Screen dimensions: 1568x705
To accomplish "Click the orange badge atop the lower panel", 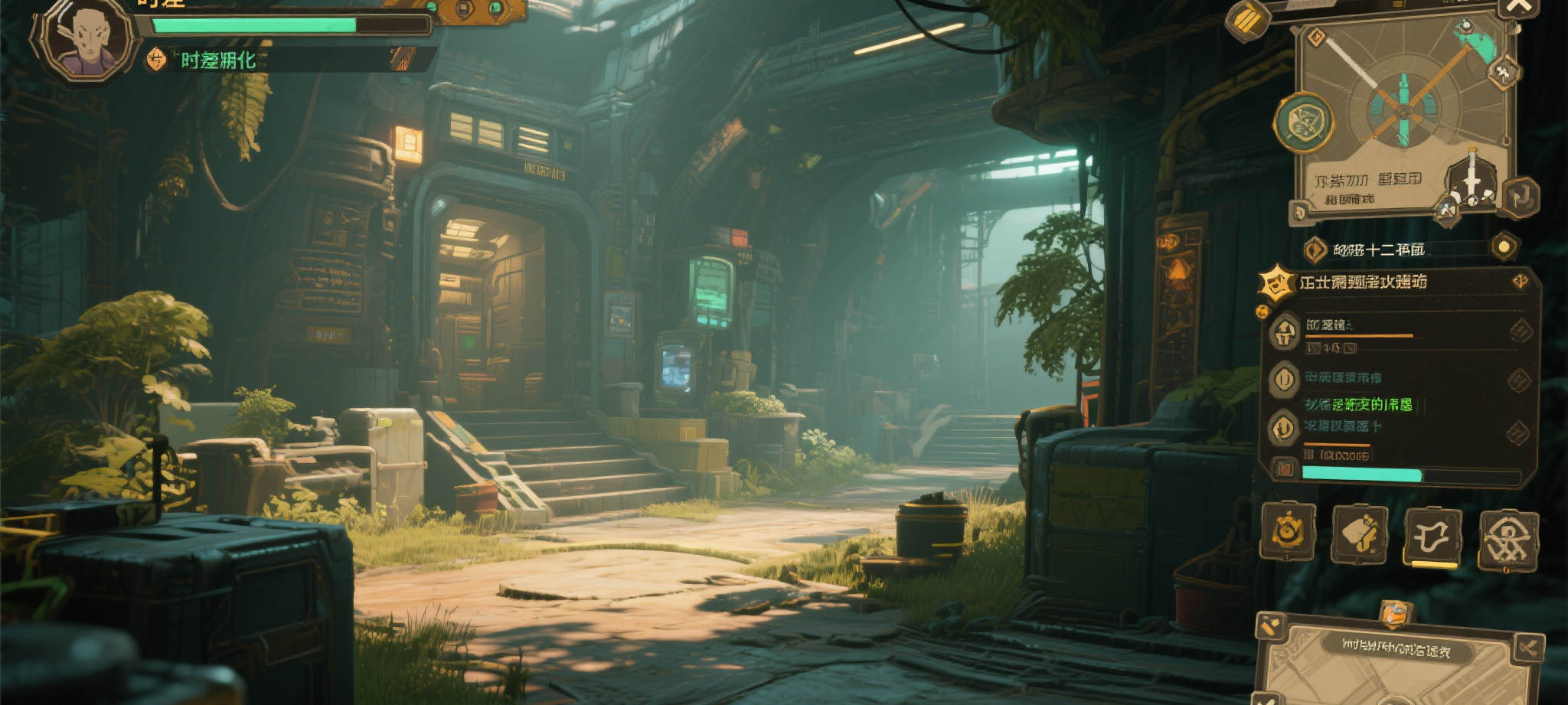I will (x=1395, y=613).
